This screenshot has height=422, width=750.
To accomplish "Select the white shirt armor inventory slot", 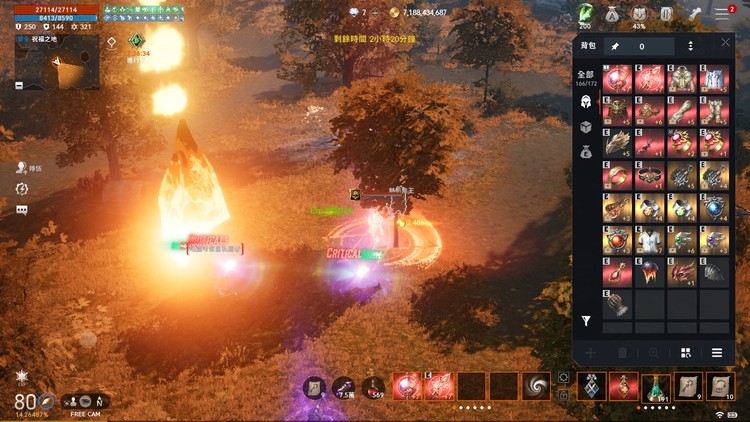I will pyautogui.click(x=650, y=239).
